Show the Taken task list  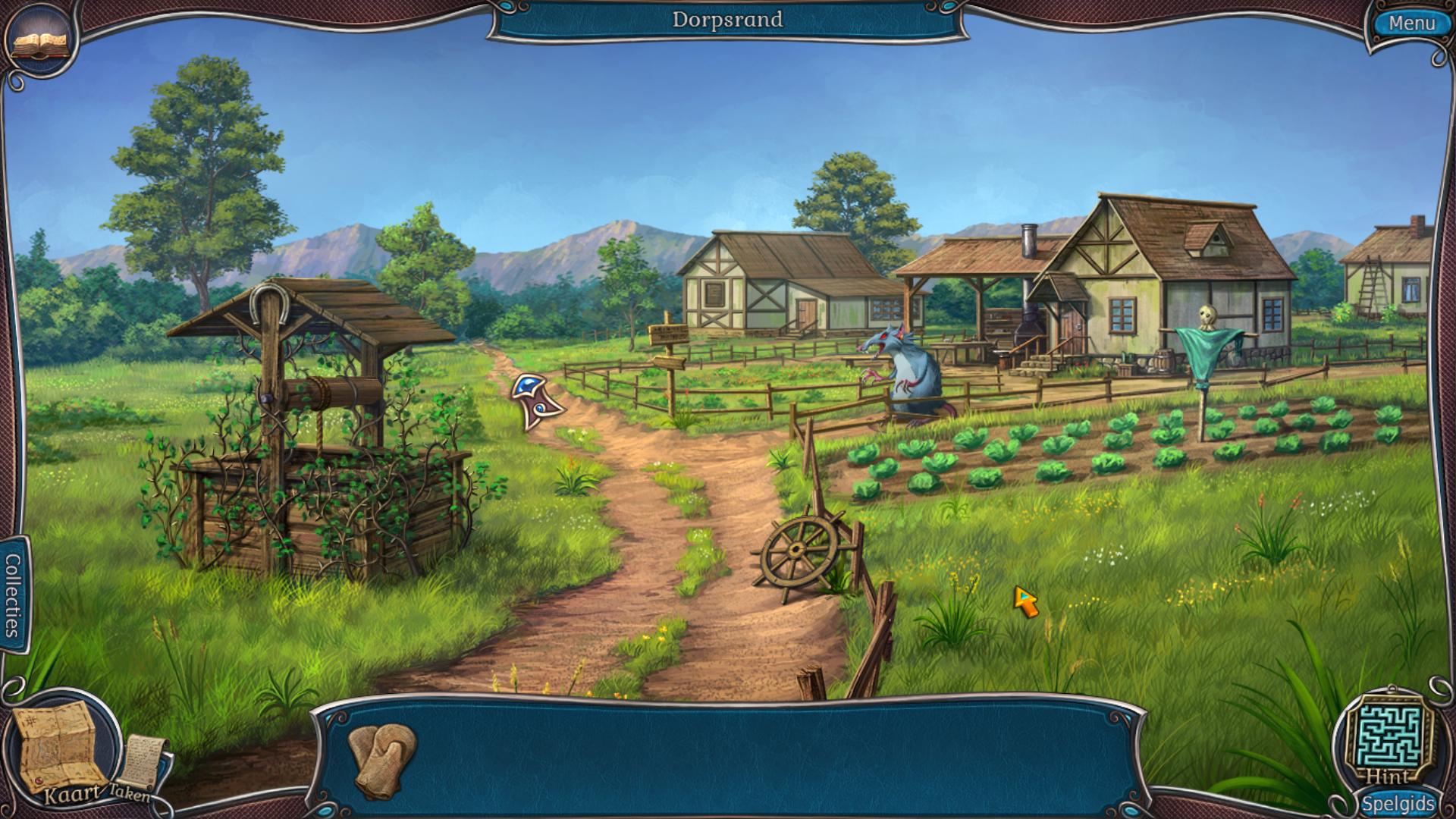143,767
